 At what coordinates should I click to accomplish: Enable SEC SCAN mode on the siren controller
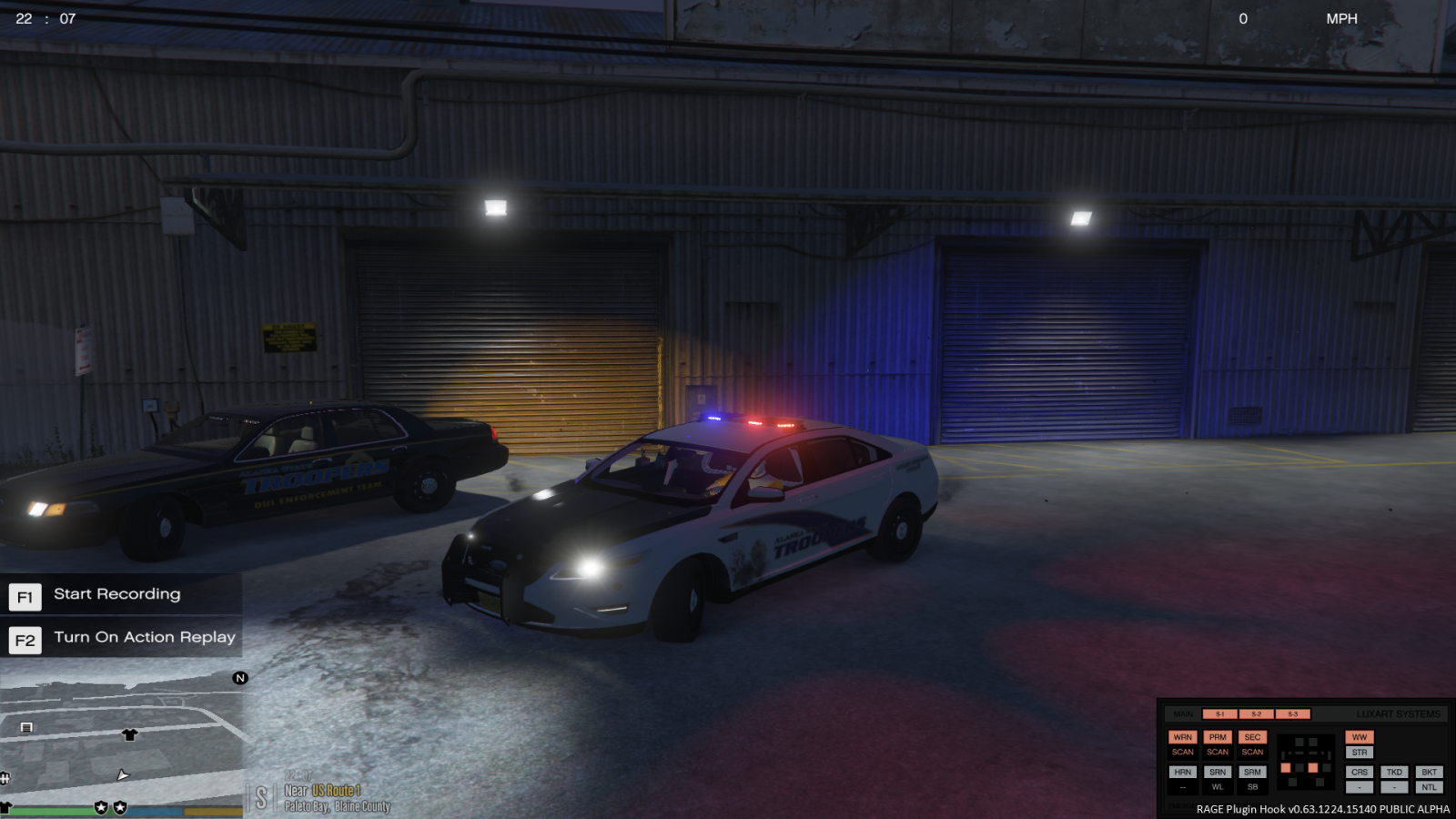point(1253,752)
